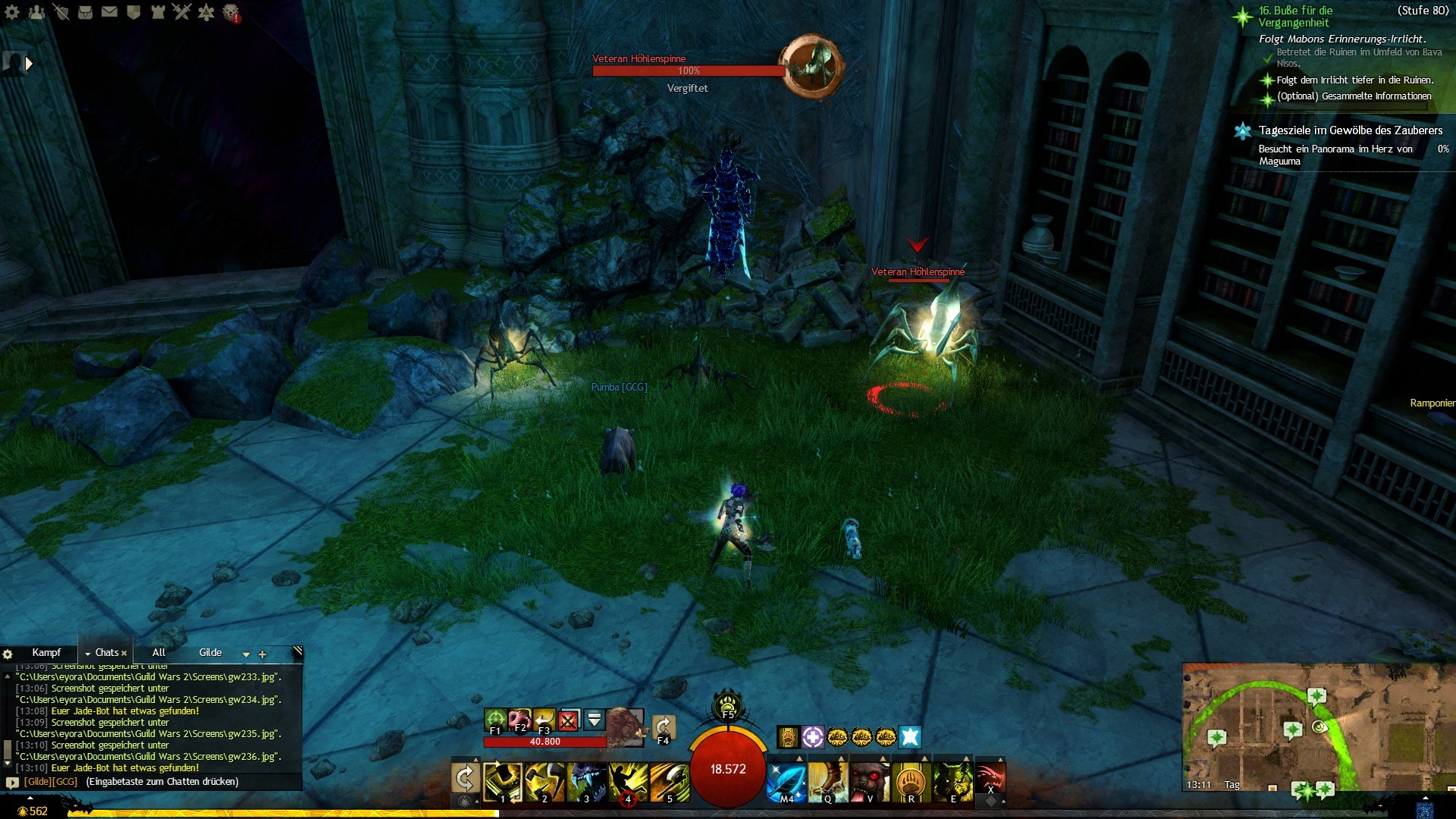1456x819 pixels.
Task: Activate the blue leaf healing skill
Action: [x=786, y=781]
